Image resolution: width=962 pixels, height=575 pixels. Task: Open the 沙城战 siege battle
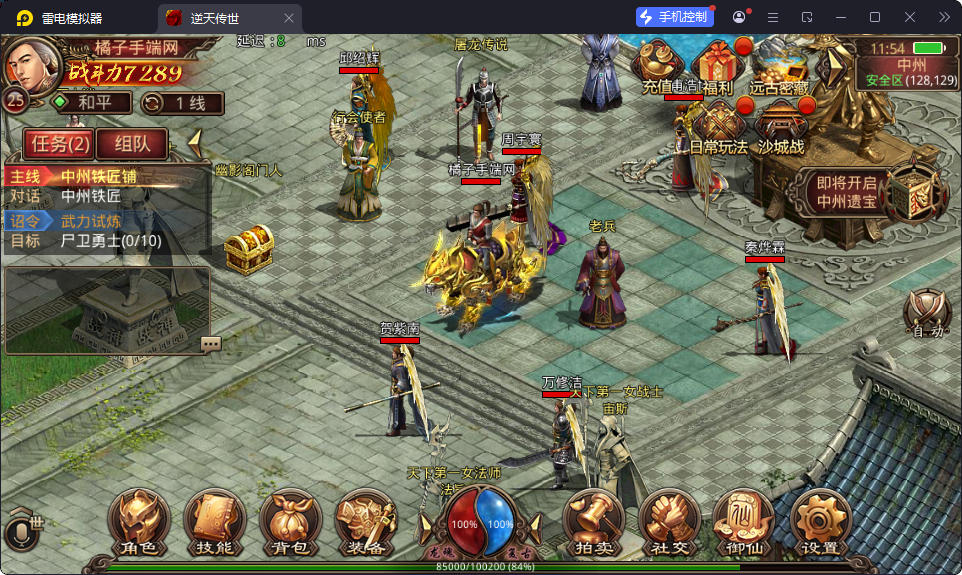(x=781, y=128)
